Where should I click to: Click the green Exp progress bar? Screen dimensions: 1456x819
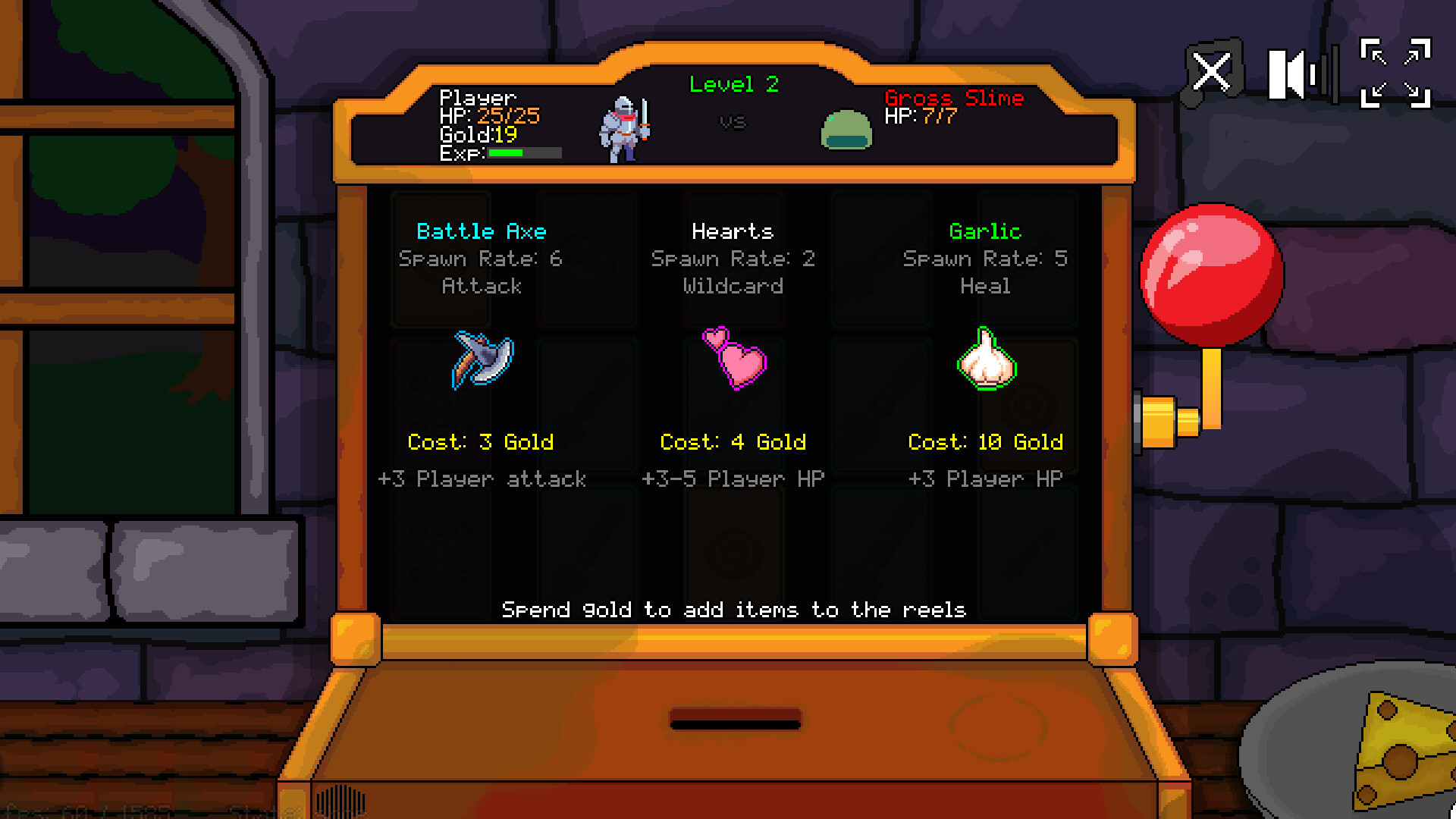506,153
